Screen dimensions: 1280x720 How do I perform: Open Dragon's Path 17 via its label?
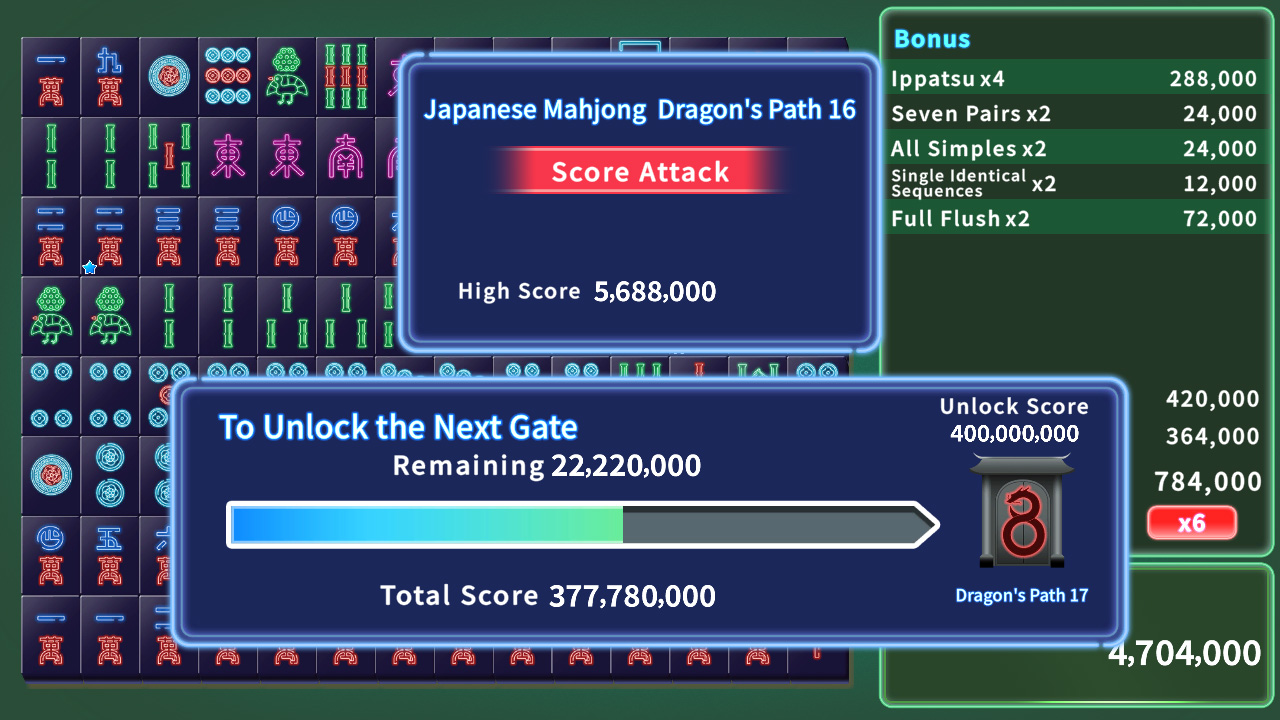point(1022,595)
